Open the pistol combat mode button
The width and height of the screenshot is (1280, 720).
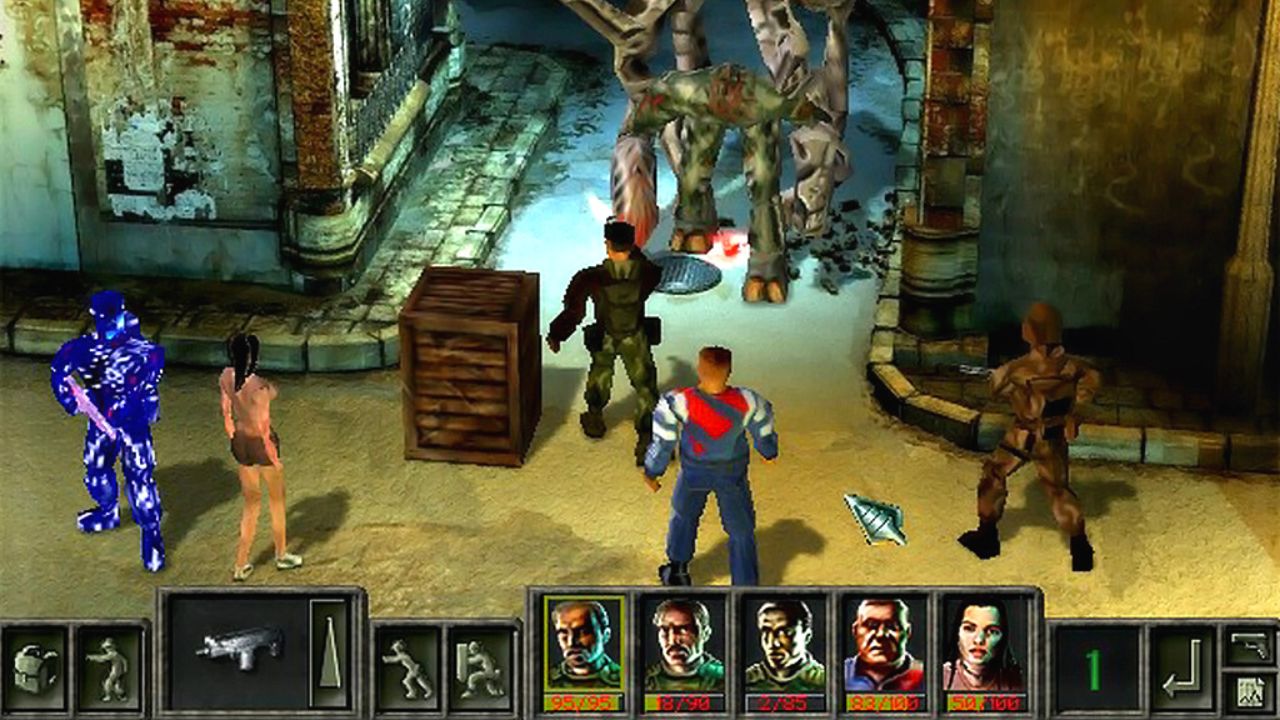pos(1249,645)
